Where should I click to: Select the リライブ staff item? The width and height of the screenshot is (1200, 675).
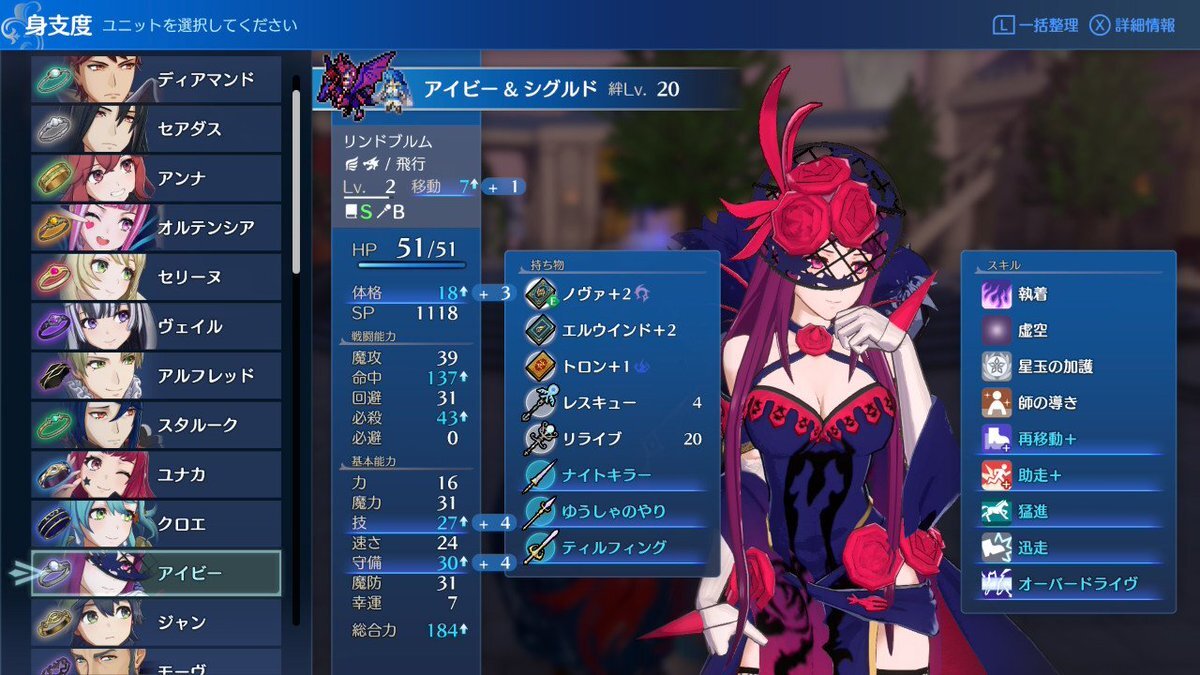[x=612, y=439]
